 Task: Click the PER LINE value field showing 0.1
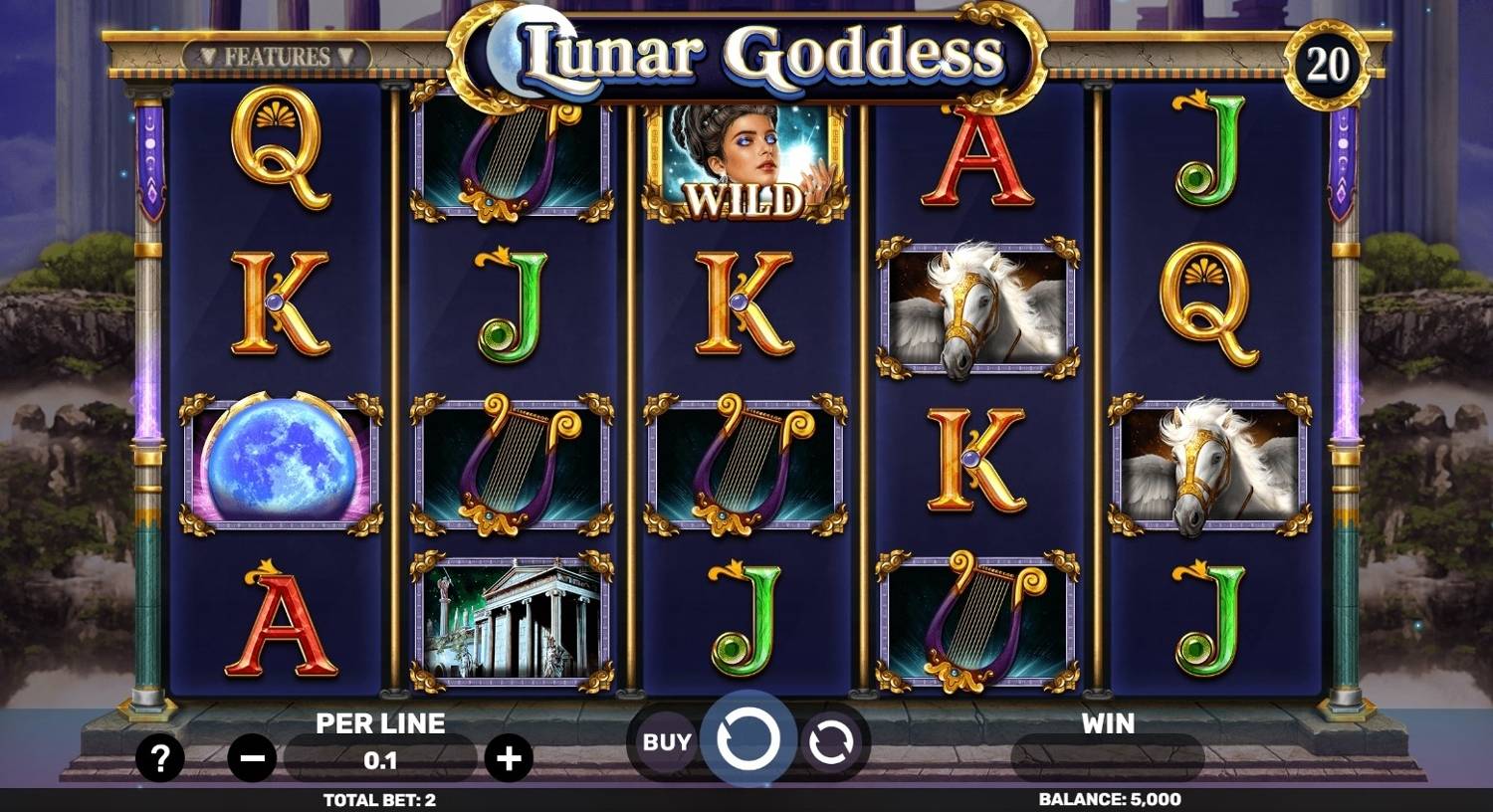coord(382,761)
